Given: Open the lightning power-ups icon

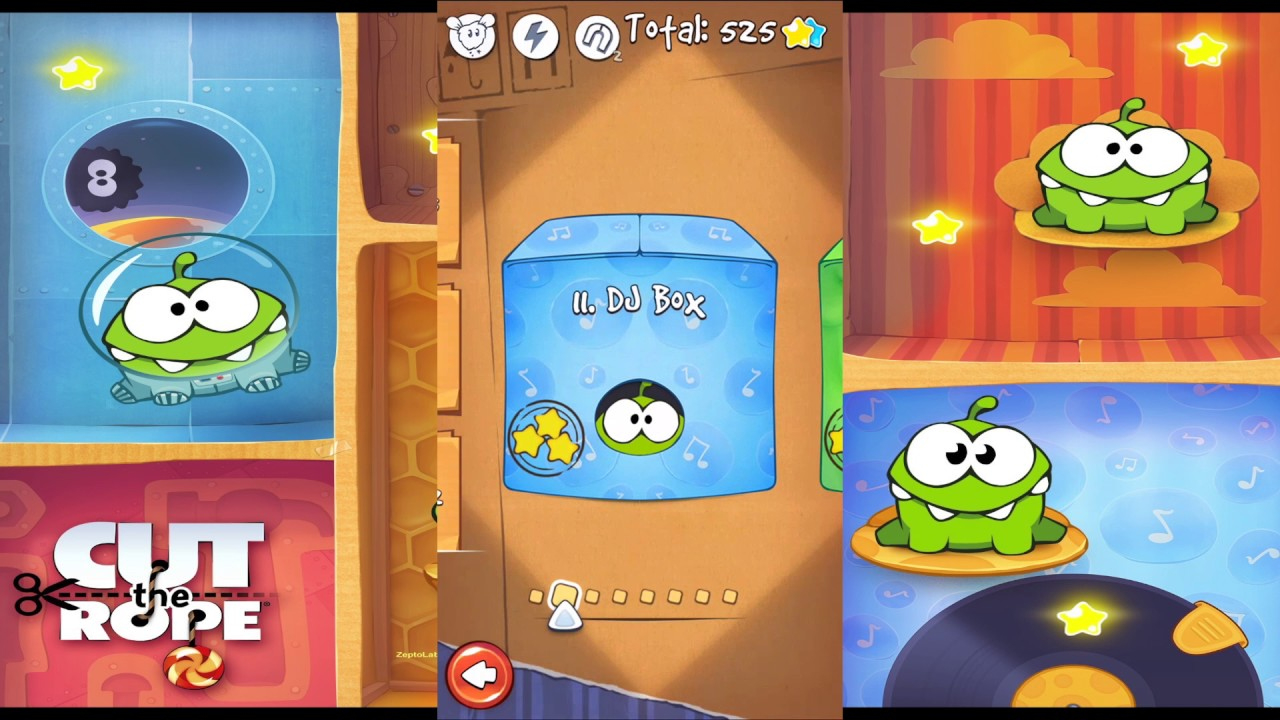Looking at the screenshot, I should 536,37.
